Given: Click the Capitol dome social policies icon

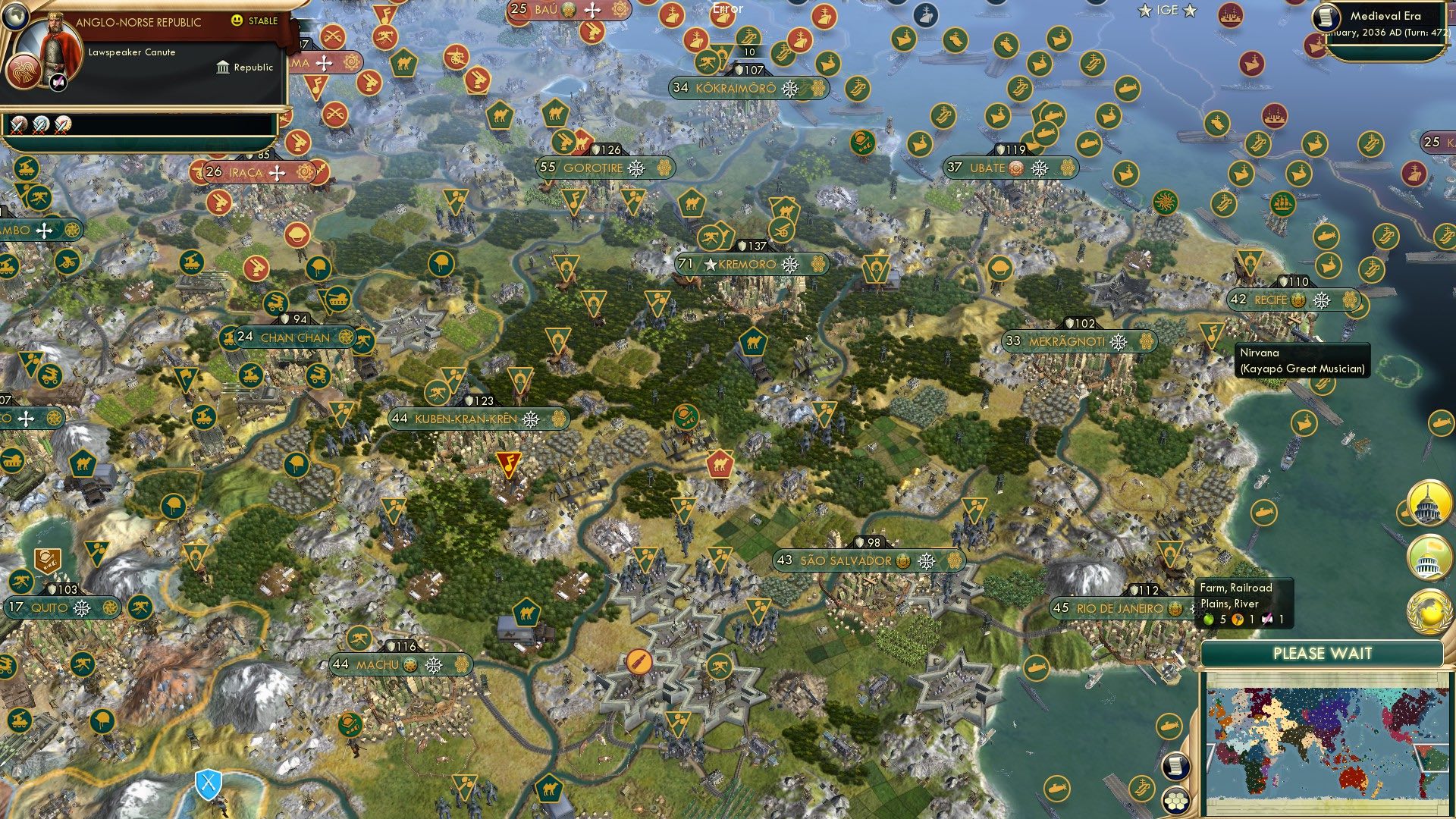Looking at the screenshot, I should (1429, 504).
